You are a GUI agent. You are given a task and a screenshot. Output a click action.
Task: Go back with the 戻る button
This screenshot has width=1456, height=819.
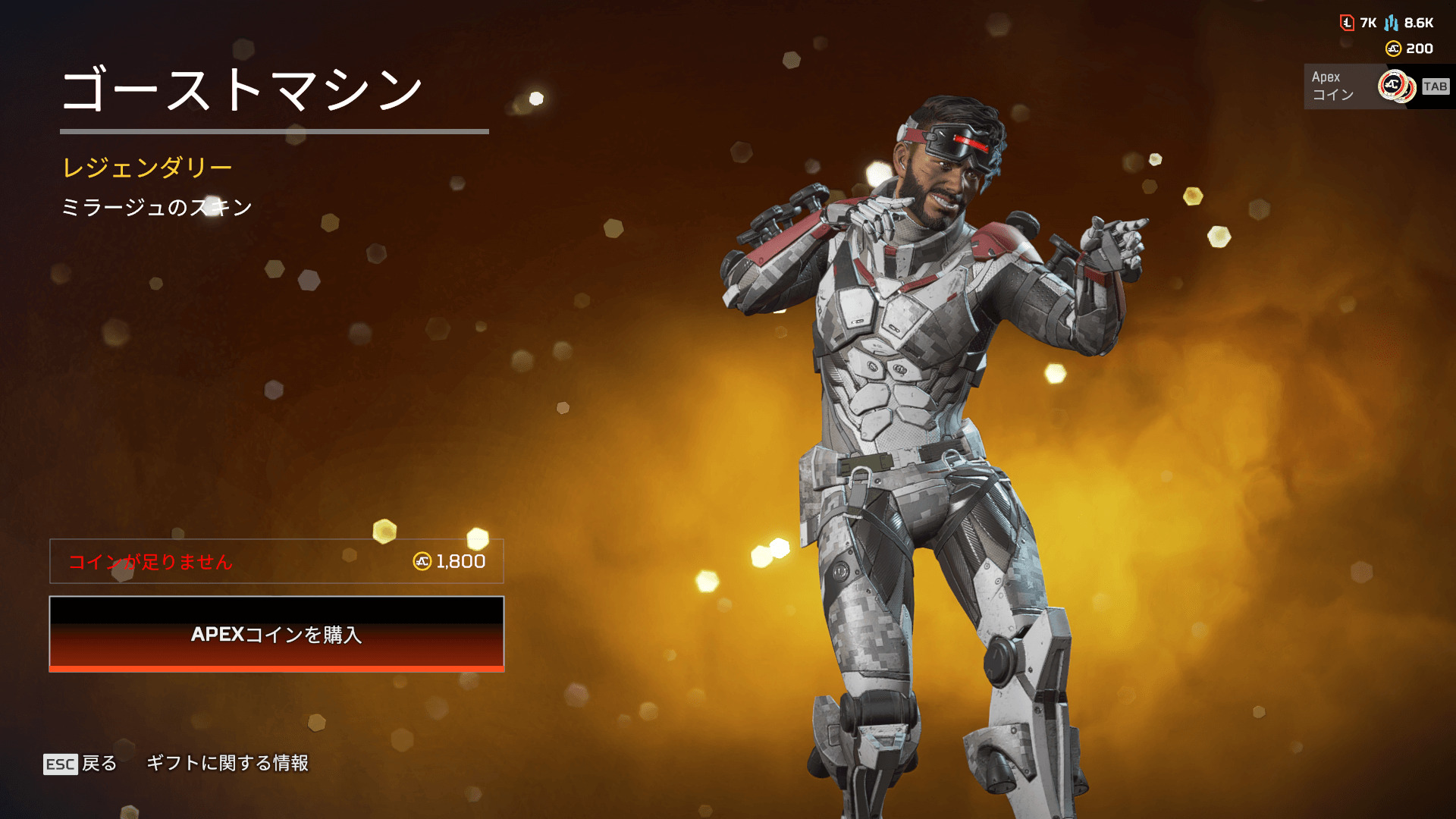click(81, 764)
